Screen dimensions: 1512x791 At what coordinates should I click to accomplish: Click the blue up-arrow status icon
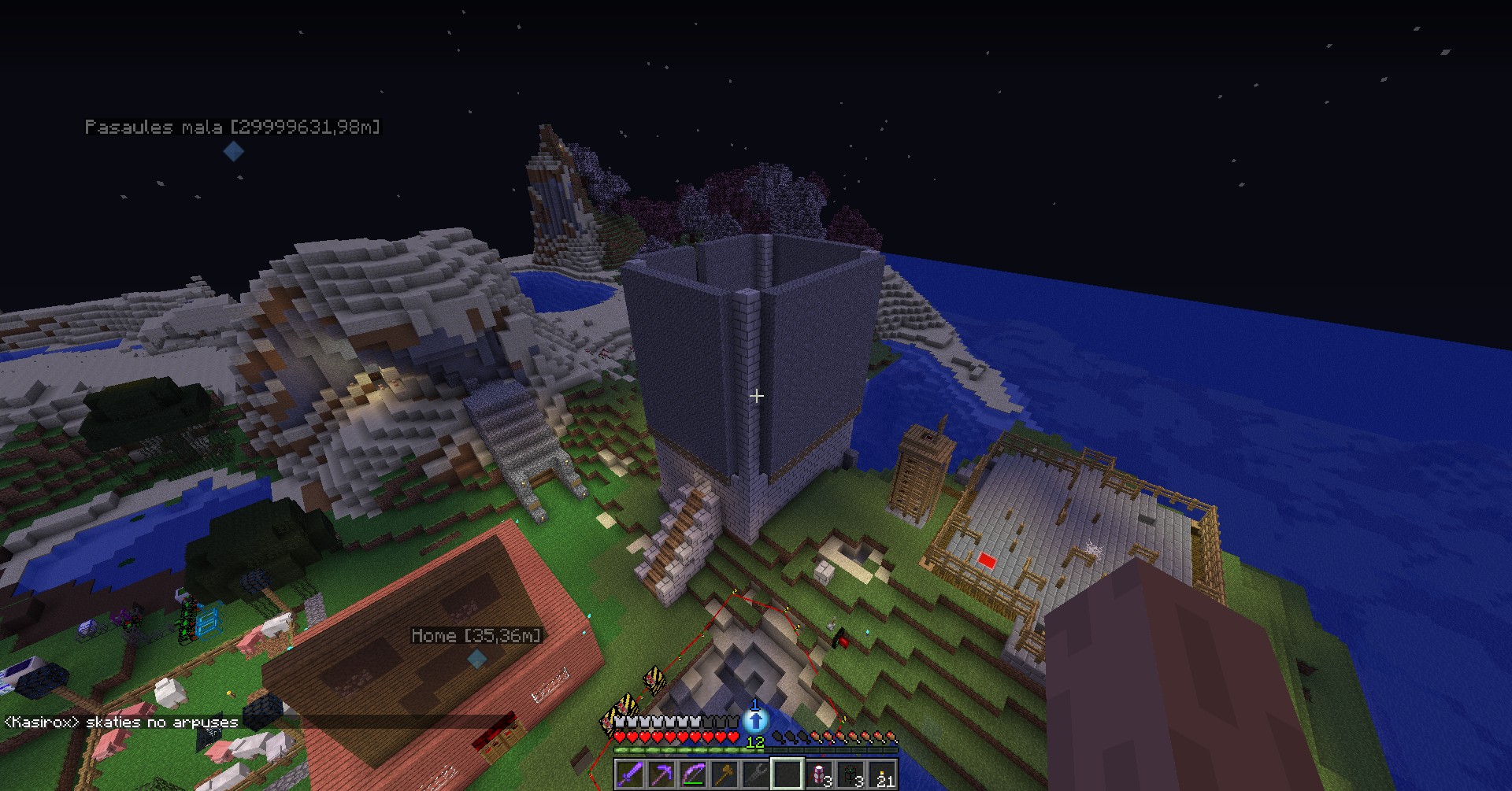(x=756, y=719)
